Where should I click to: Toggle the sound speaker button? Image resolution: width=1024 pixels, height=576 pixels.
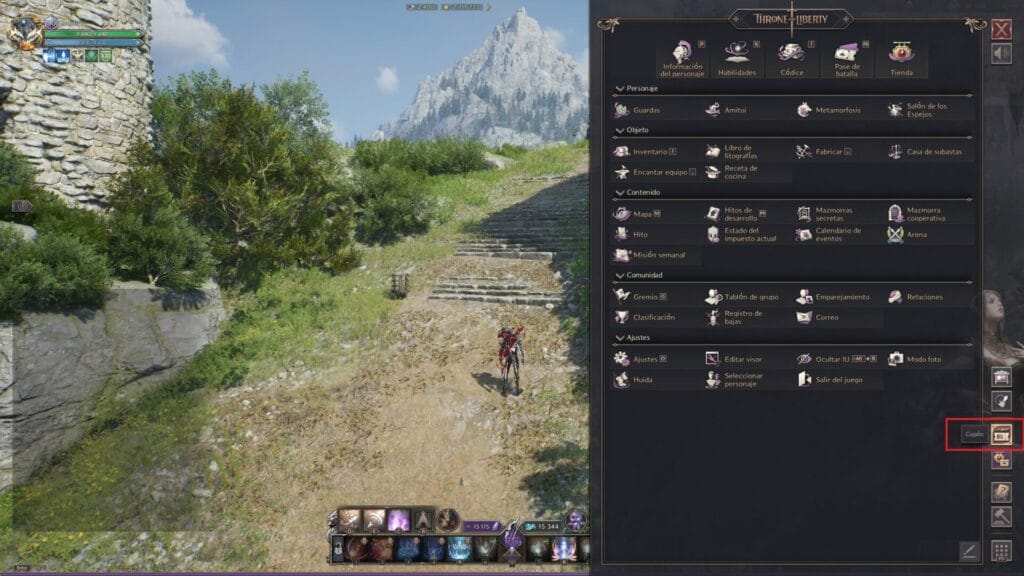[x=1001, y=54]
